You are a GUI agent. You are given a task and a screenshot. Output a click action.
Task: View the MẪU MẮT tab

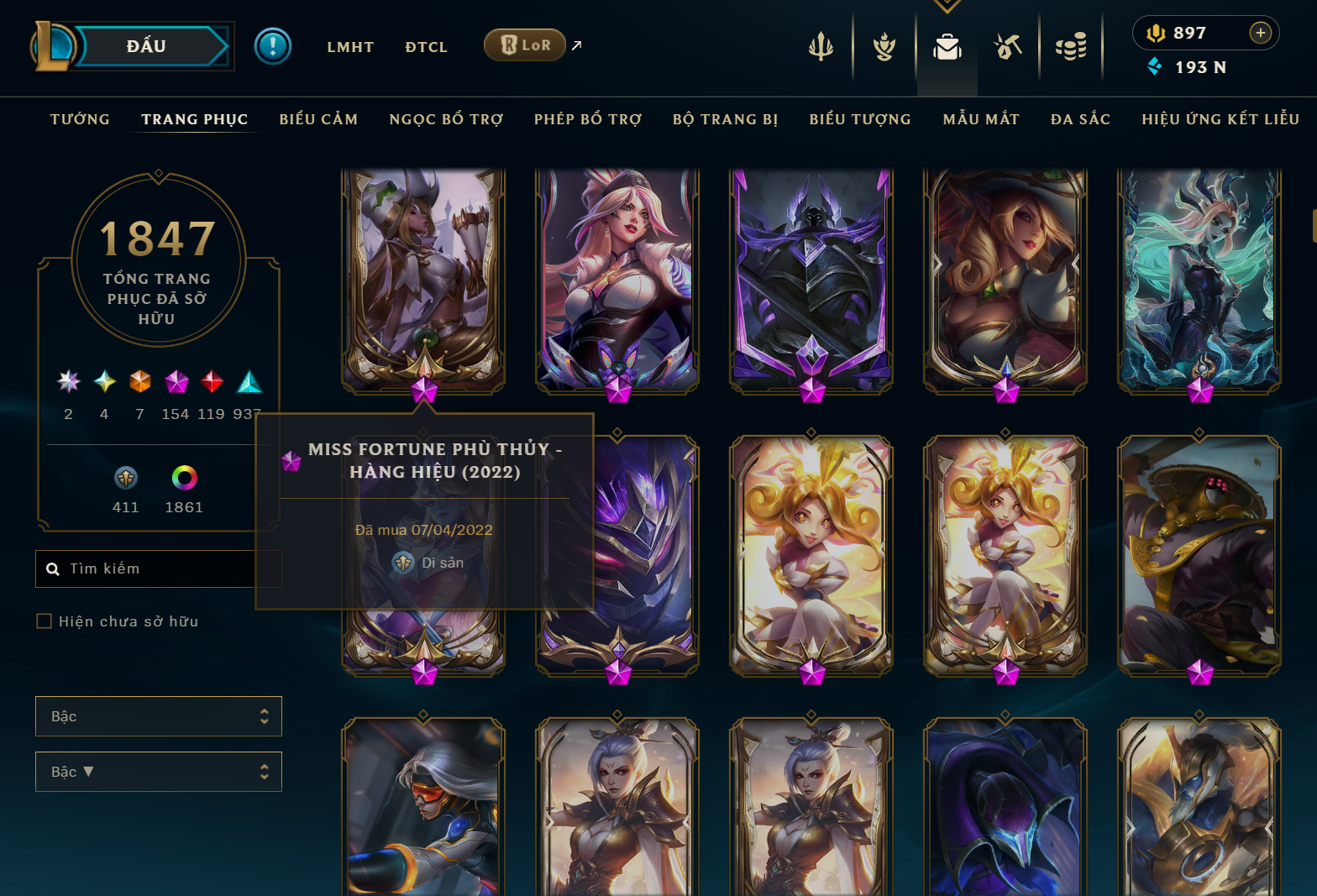tap(980, 119)
